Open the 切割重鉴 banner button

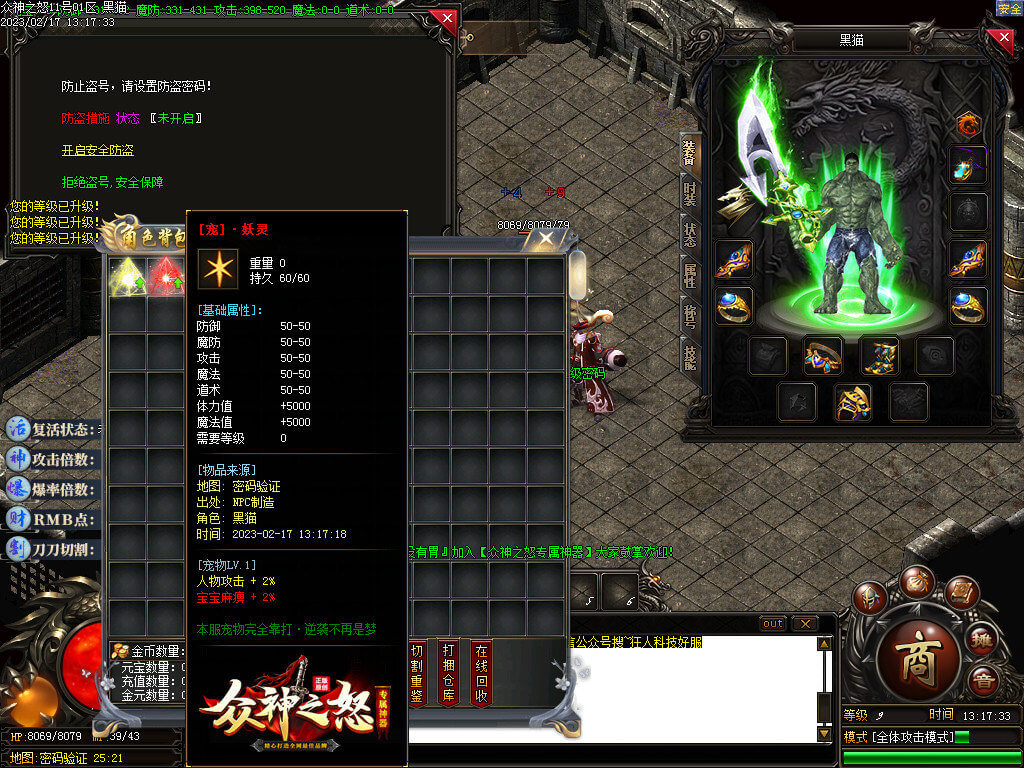pos(417,673)
